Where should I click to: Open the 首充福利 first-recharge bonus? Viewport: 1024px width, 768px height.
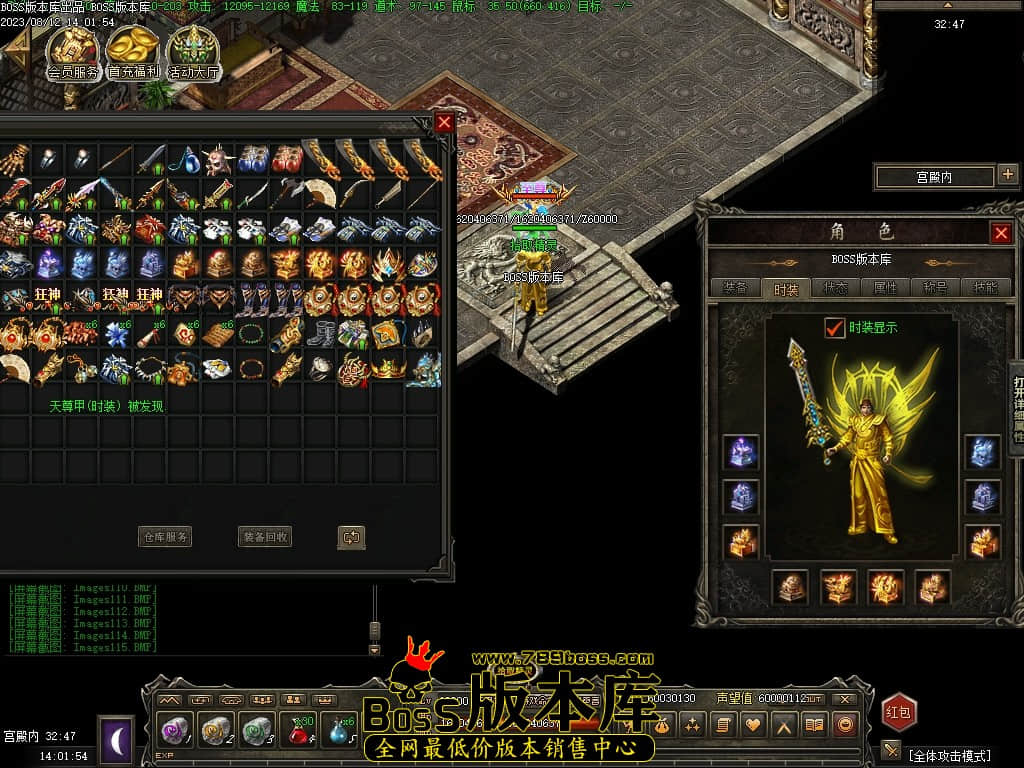point(133,52)
